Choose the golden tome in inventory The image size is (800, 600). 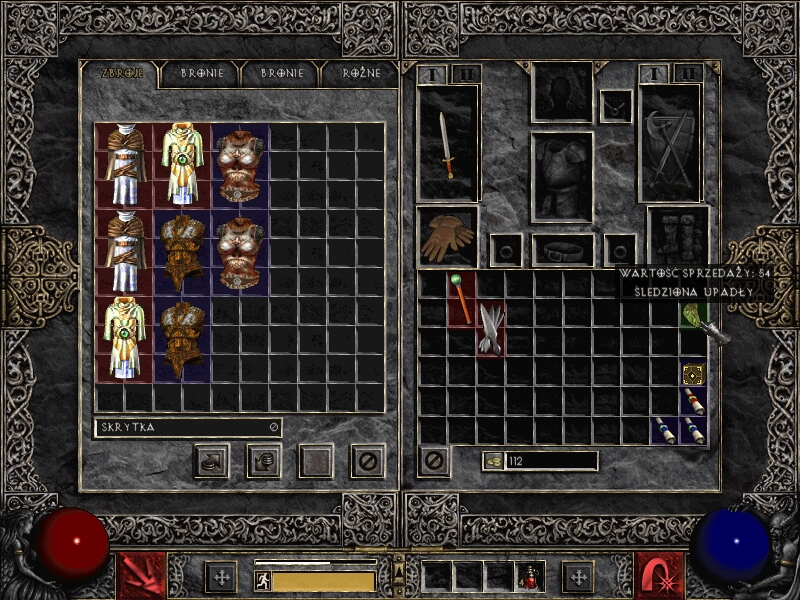click(x=694, y=374)
